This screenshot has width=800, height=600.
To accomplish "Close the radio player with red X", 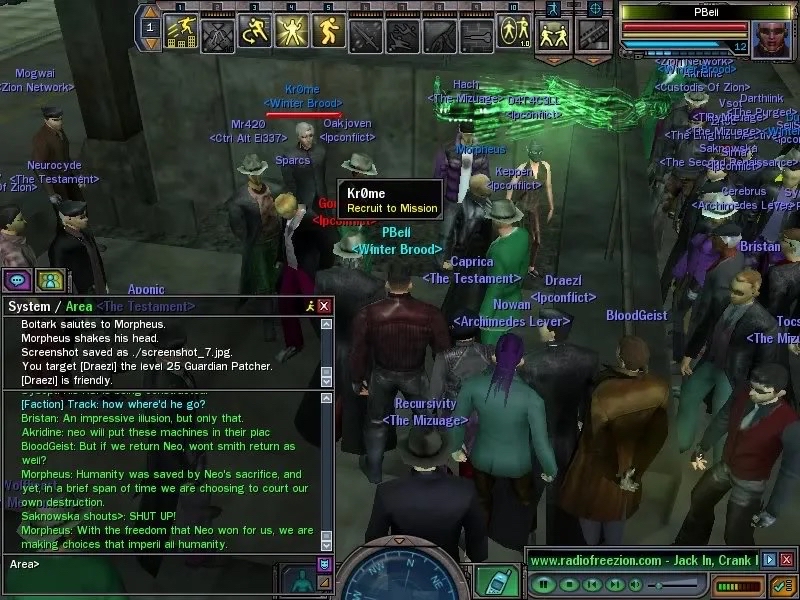I will [787, 560].
